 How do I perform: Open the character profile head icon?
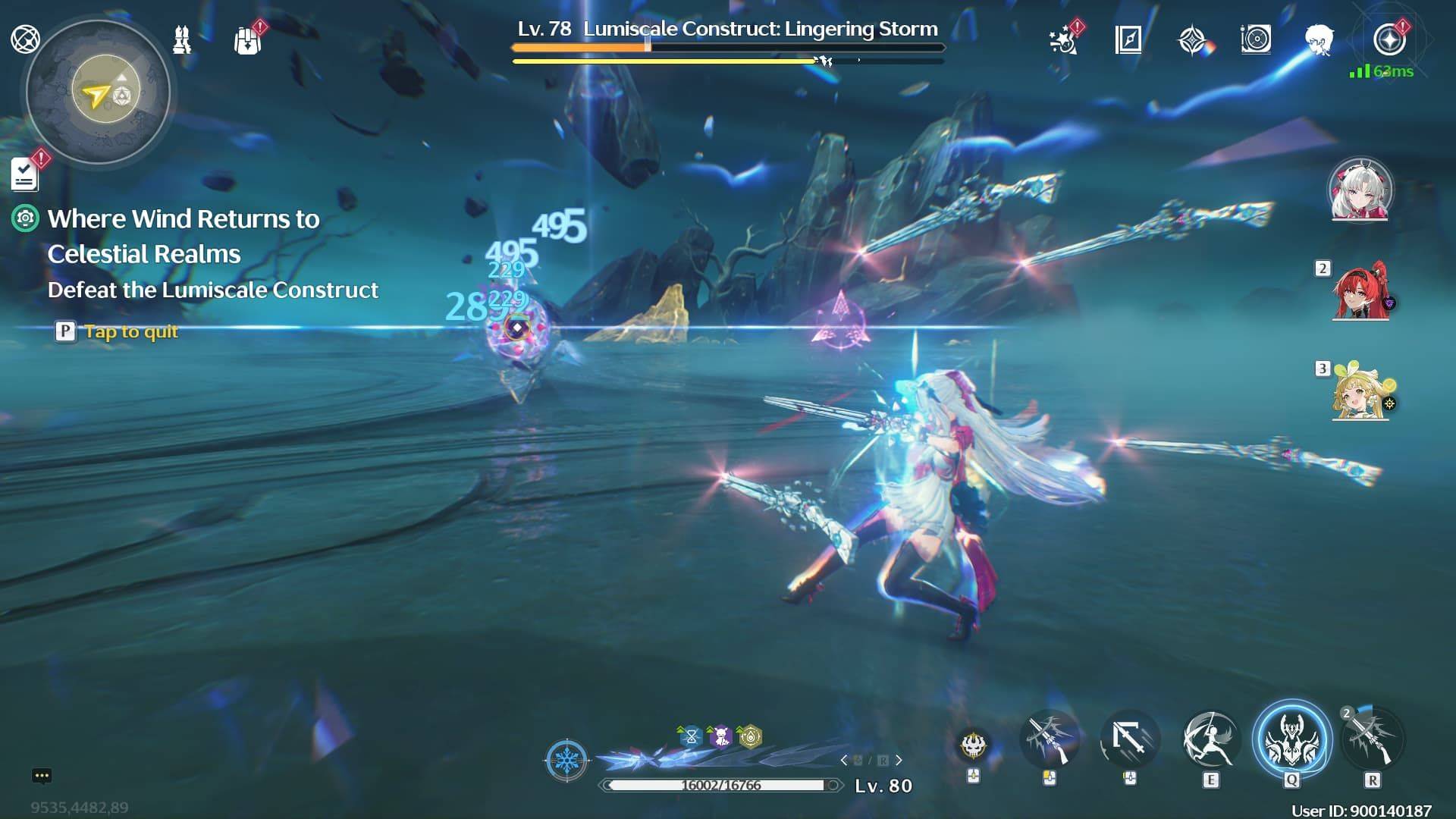tap(1321, 42)
